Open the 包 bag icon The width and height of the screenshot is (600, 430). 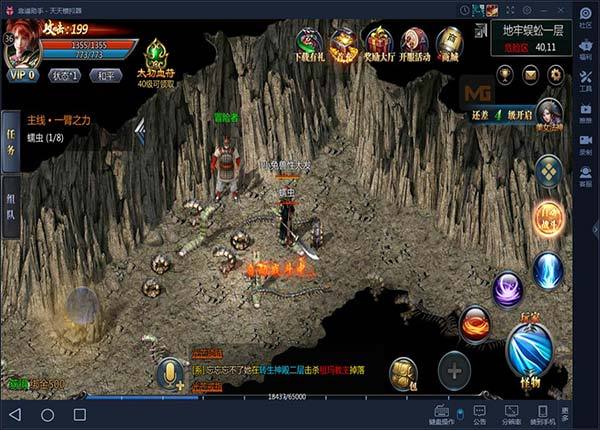coord(403,371)
